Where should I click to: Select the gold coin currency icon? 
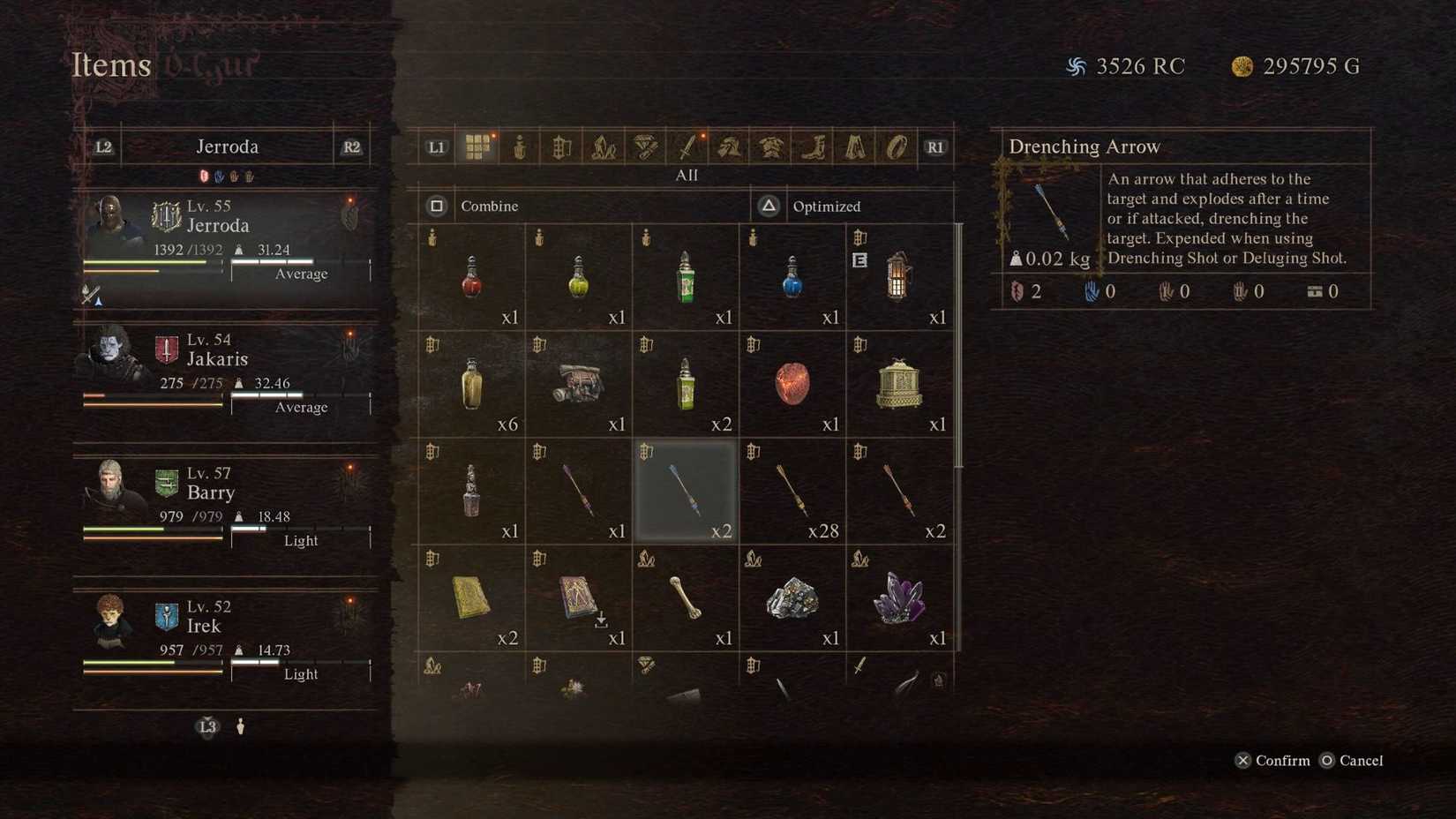click(x=1242, y=65)
